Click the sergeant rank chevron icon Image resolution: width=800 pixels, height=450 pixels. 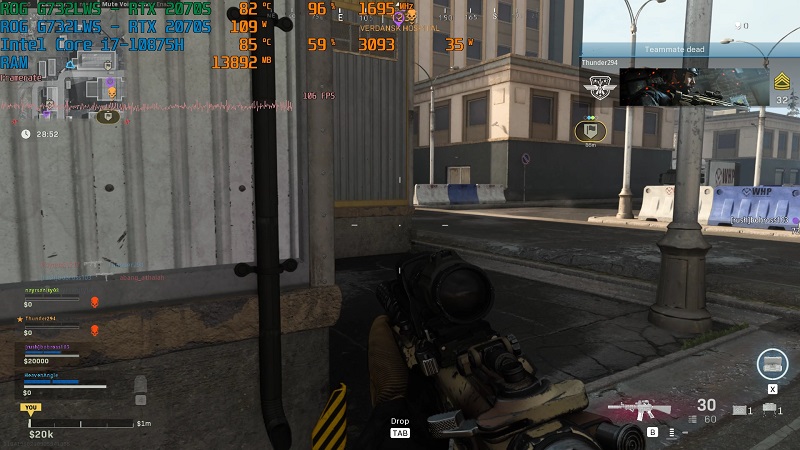point(781,81)
